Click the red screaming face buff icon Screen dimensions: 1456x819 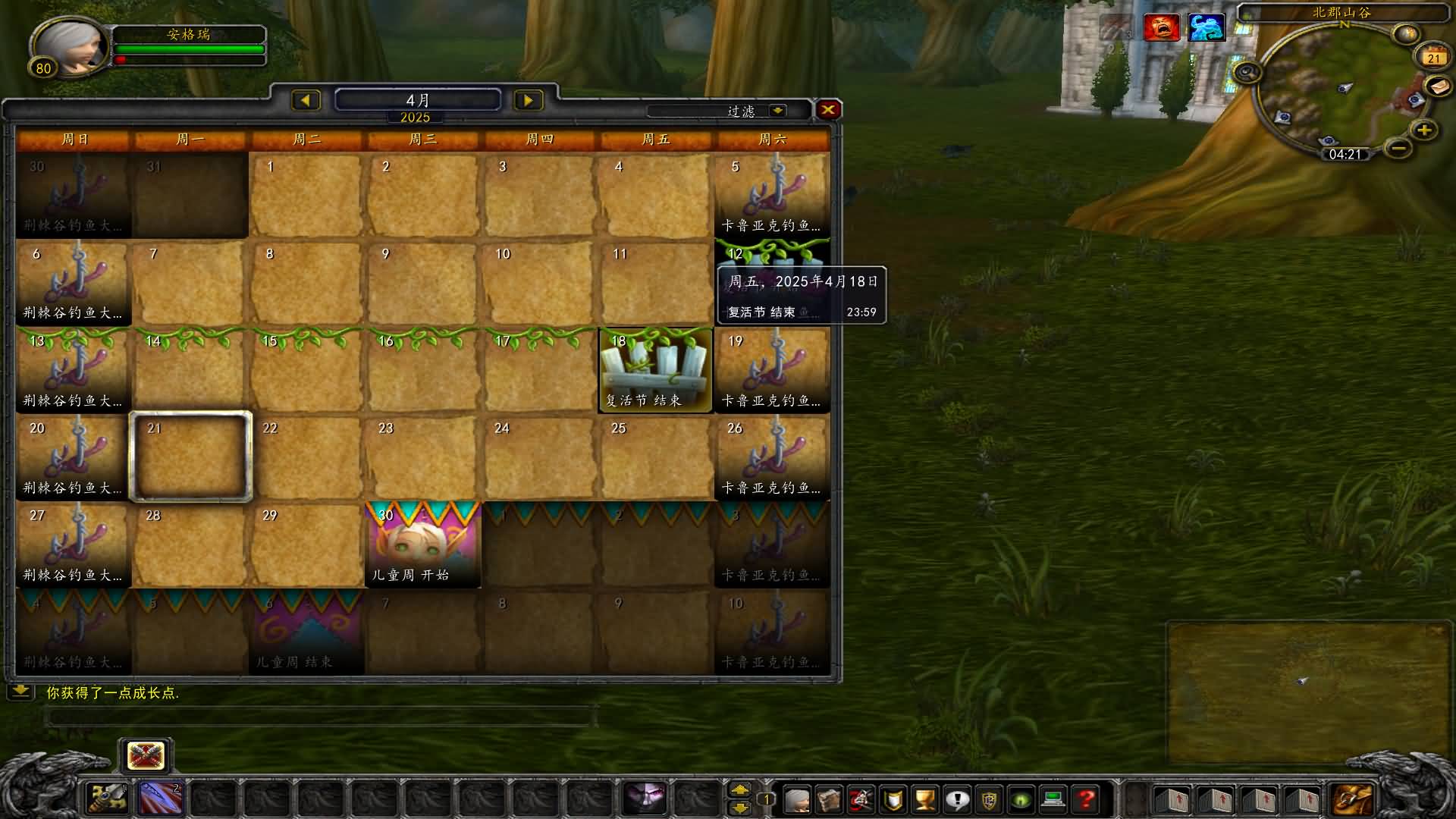[1161, 28]
